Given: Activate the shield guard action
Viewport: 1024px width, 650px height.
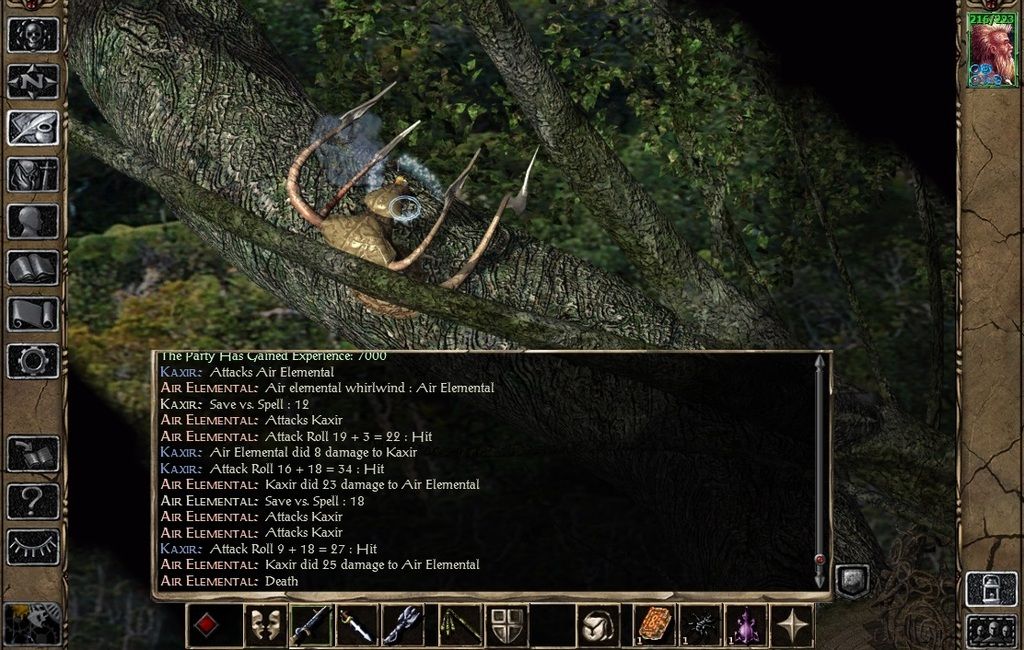Looking at the screenshot, I should pos(507,626).
